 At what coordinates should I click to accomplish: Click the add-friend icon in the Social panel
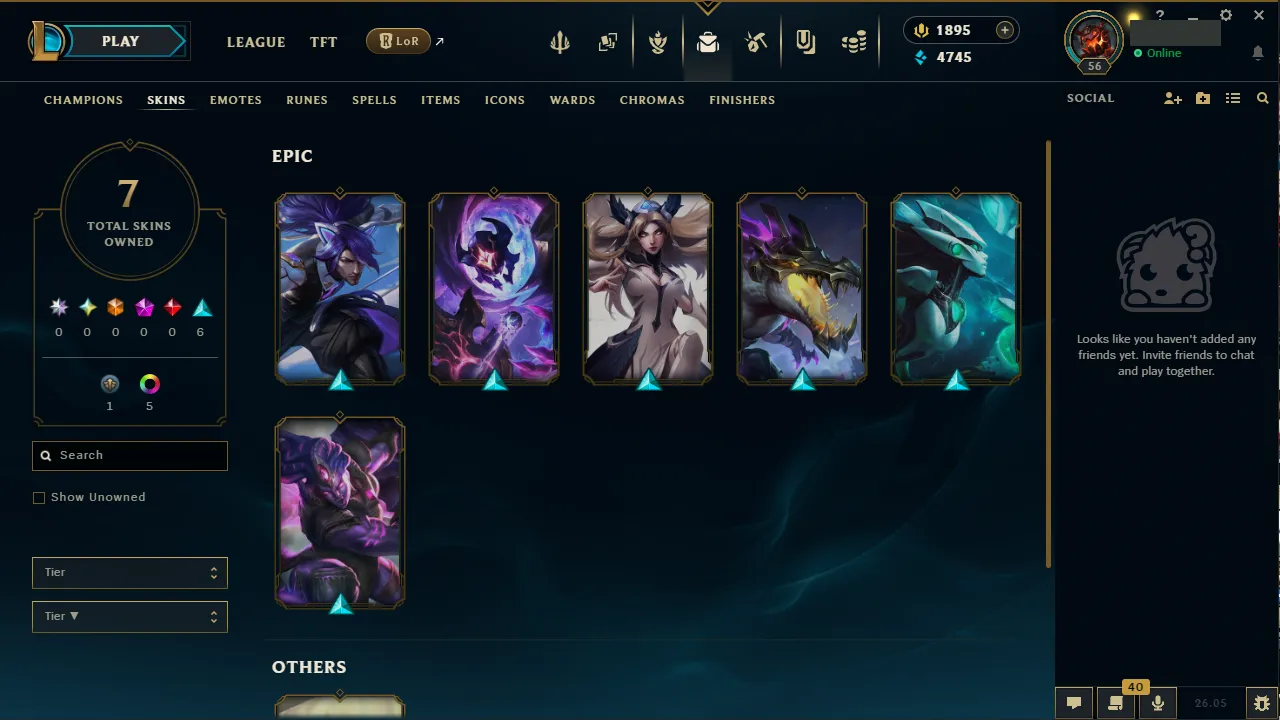point(1172,98)
